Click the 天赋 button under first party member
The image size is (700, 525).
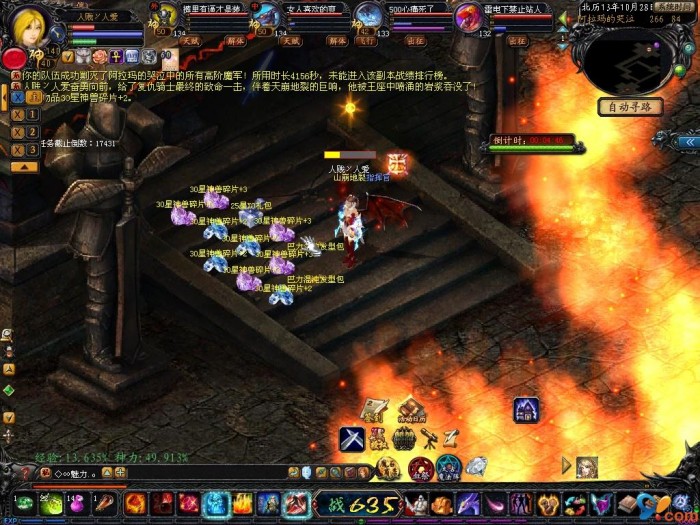189,42
